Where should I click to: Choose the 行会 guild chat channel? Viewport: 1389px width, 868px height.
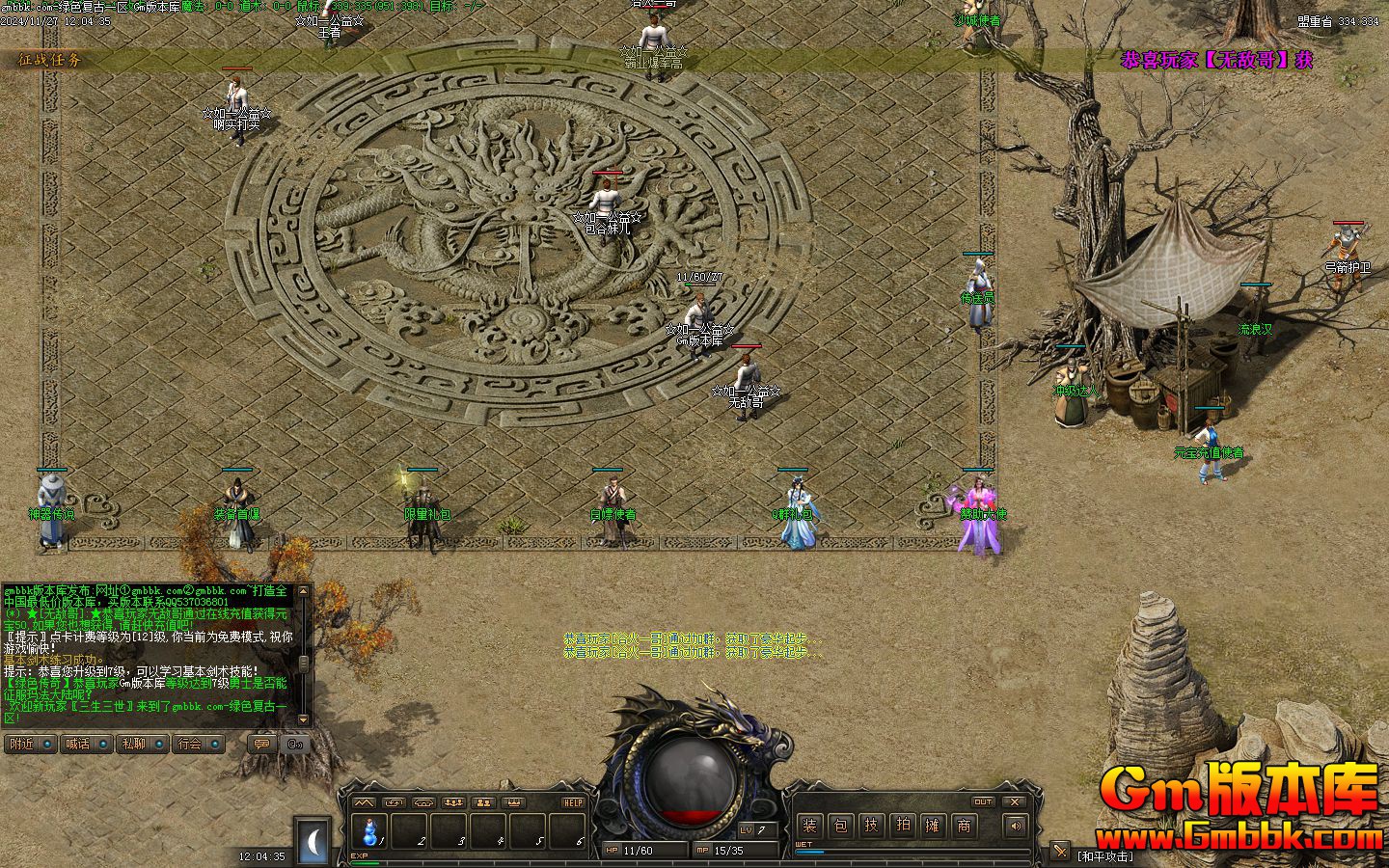tap(199, 744)
